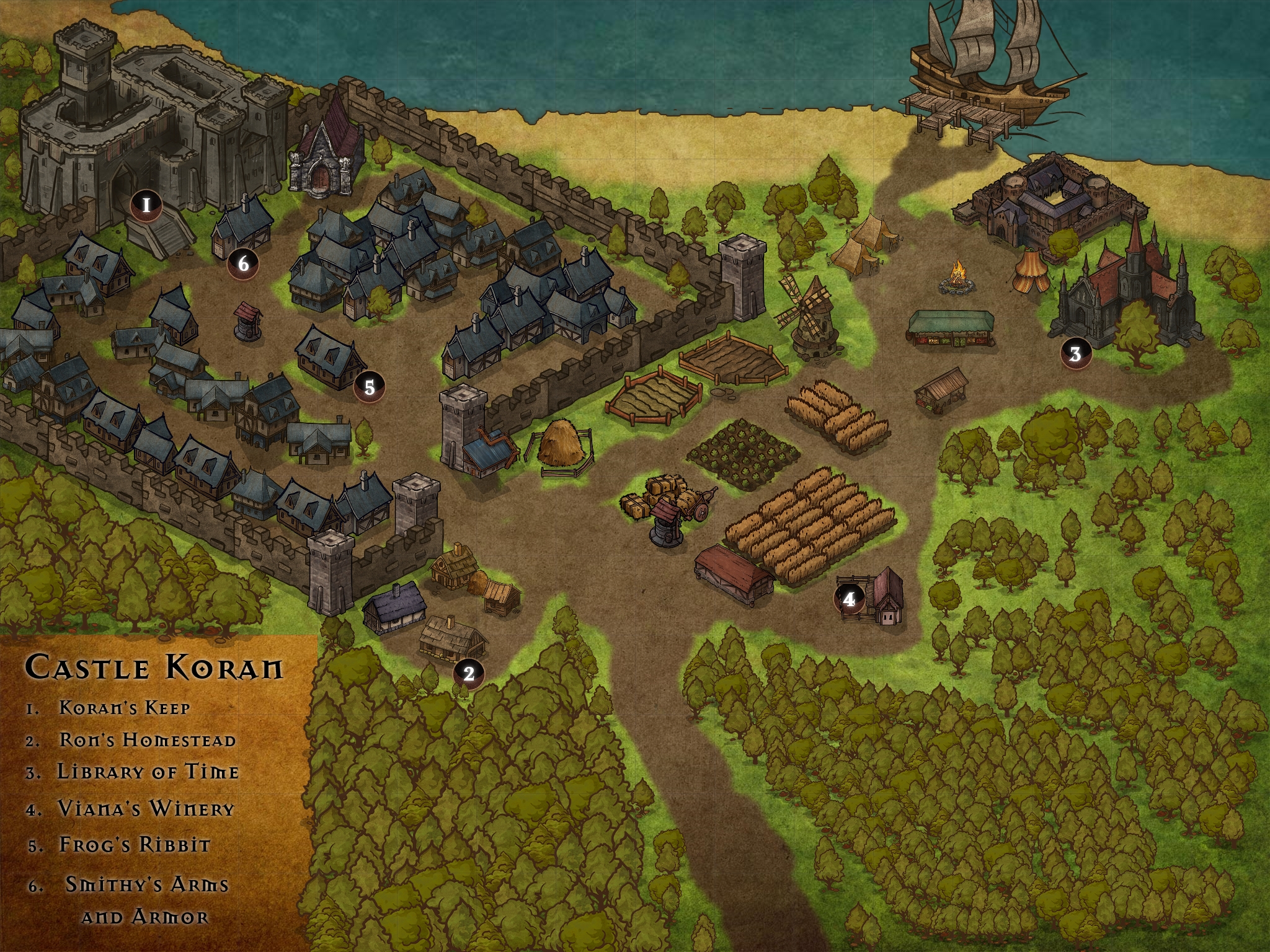Click Smithy's Arms and Armor legend entry

(147, 900)
